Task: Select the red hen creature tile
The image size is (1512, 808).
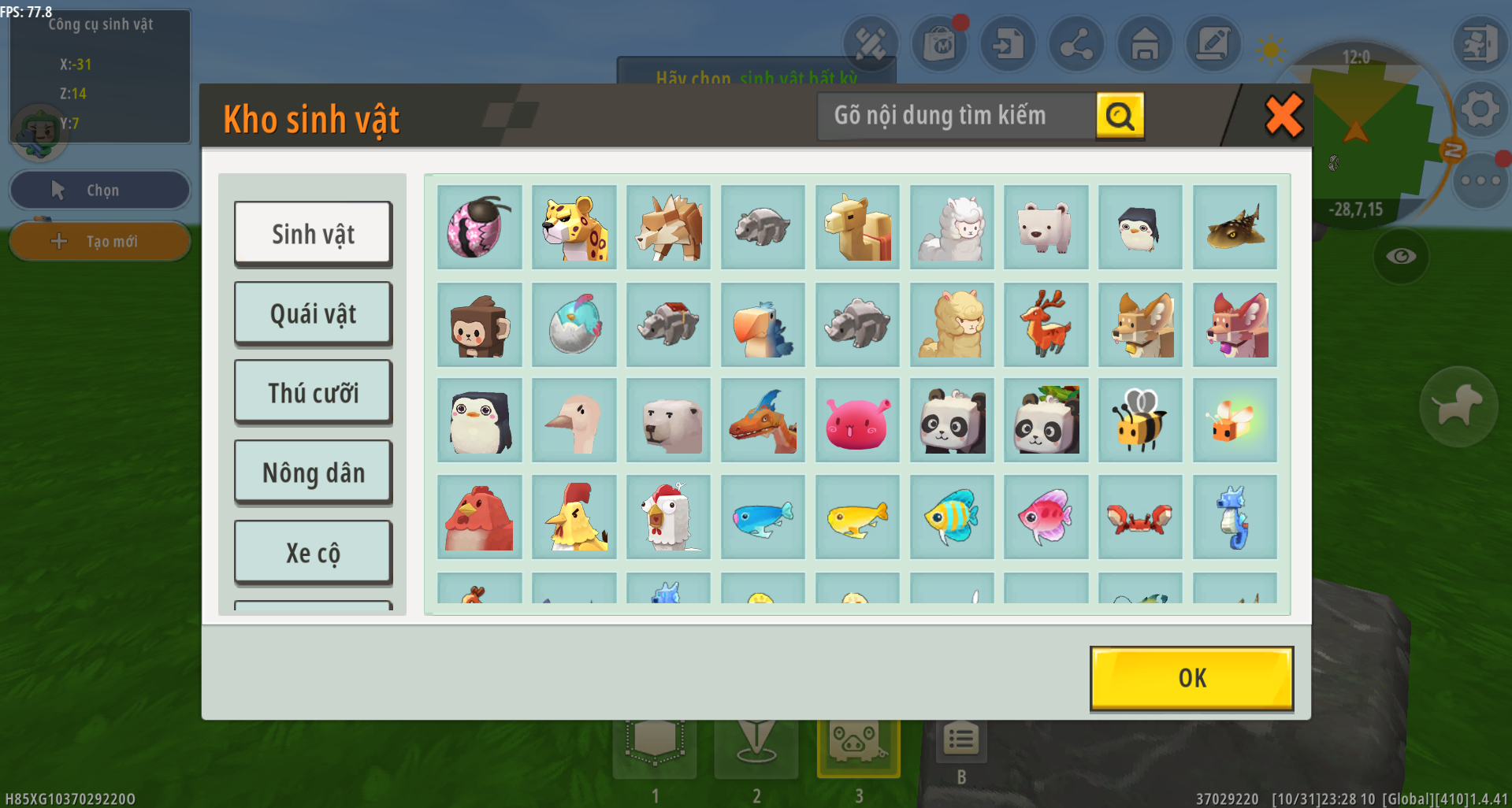Action: coord(479,517)
